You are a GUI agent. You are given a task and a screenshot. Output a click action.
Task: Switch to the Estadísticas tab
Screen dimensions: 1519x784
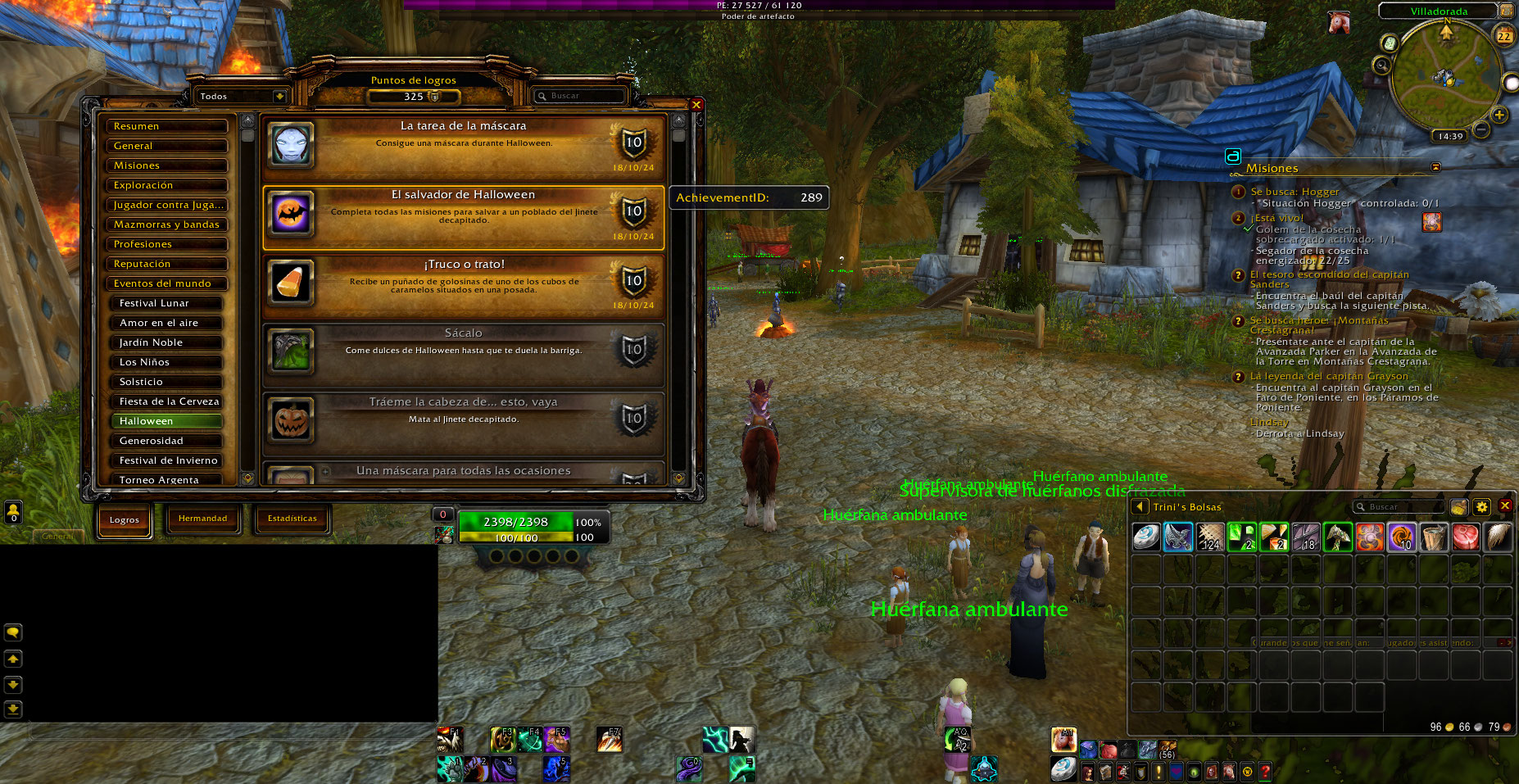[292, 519]
